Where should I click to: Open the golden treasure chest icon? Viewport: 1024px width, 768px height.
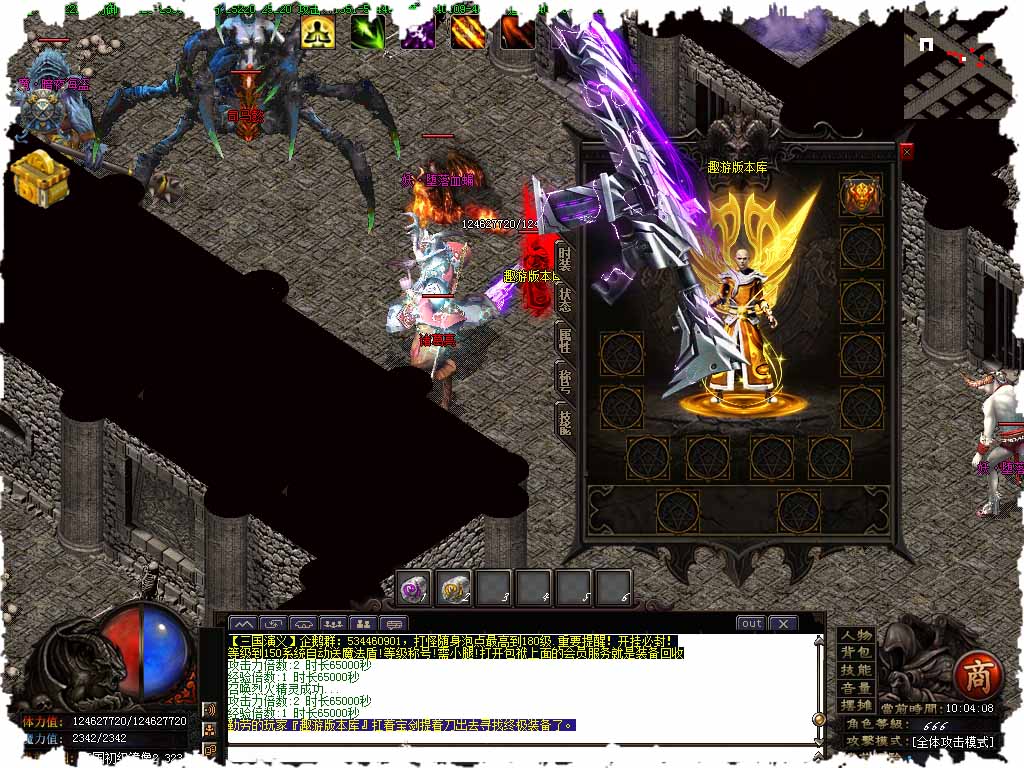40,178
